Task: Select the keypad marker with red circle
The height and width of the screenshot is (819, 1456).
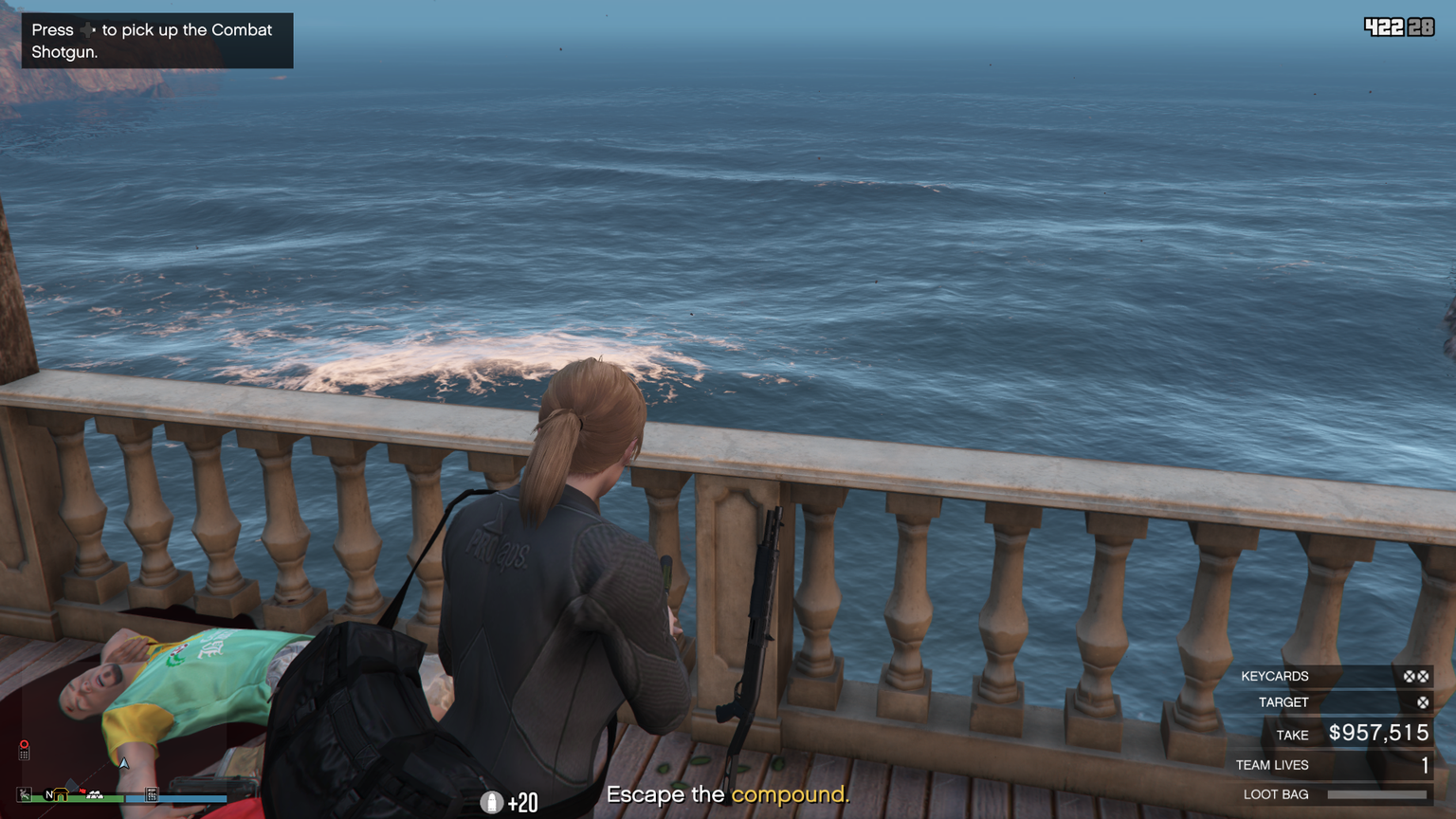Action: (24, 750)
